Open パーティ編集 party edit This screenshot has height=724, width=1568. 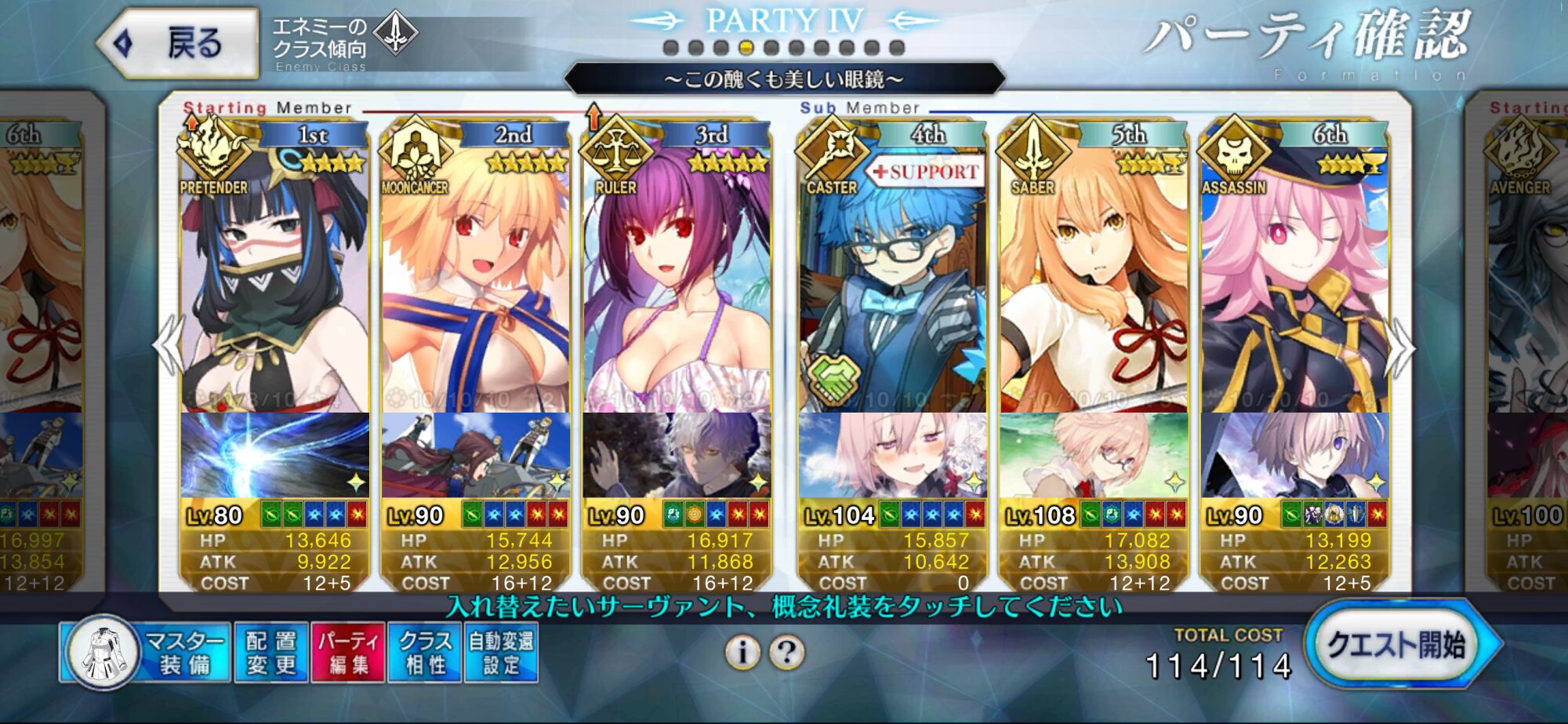point(347,653)
